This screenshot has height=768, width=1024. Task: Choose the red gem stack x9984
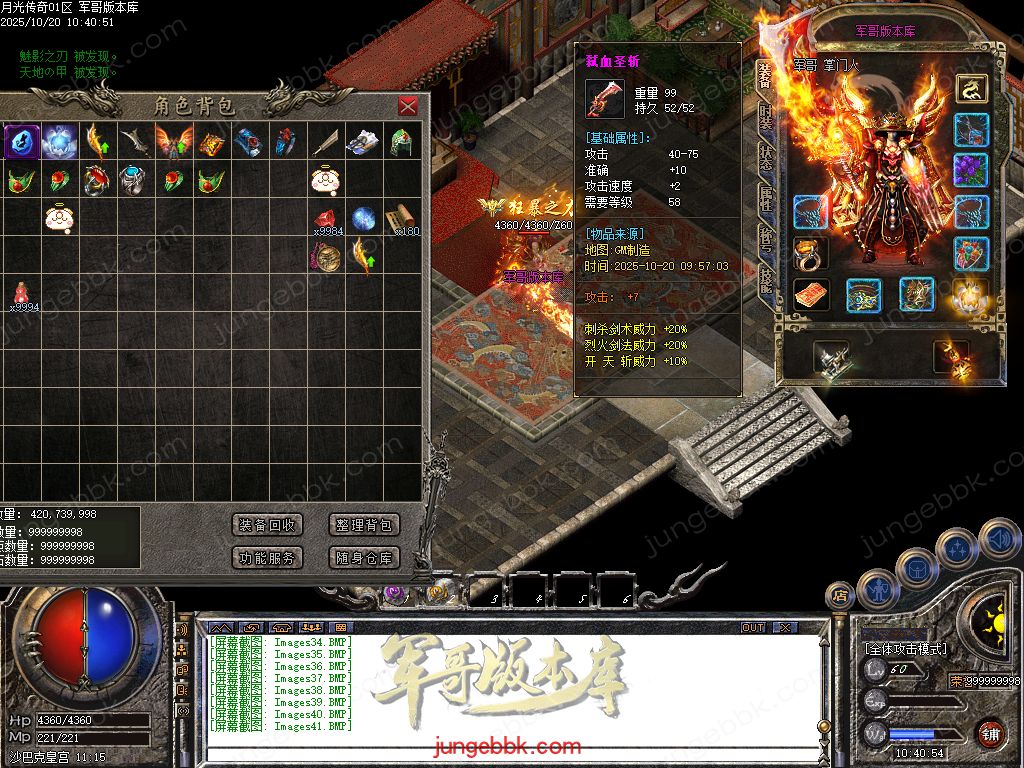(325, 219)
